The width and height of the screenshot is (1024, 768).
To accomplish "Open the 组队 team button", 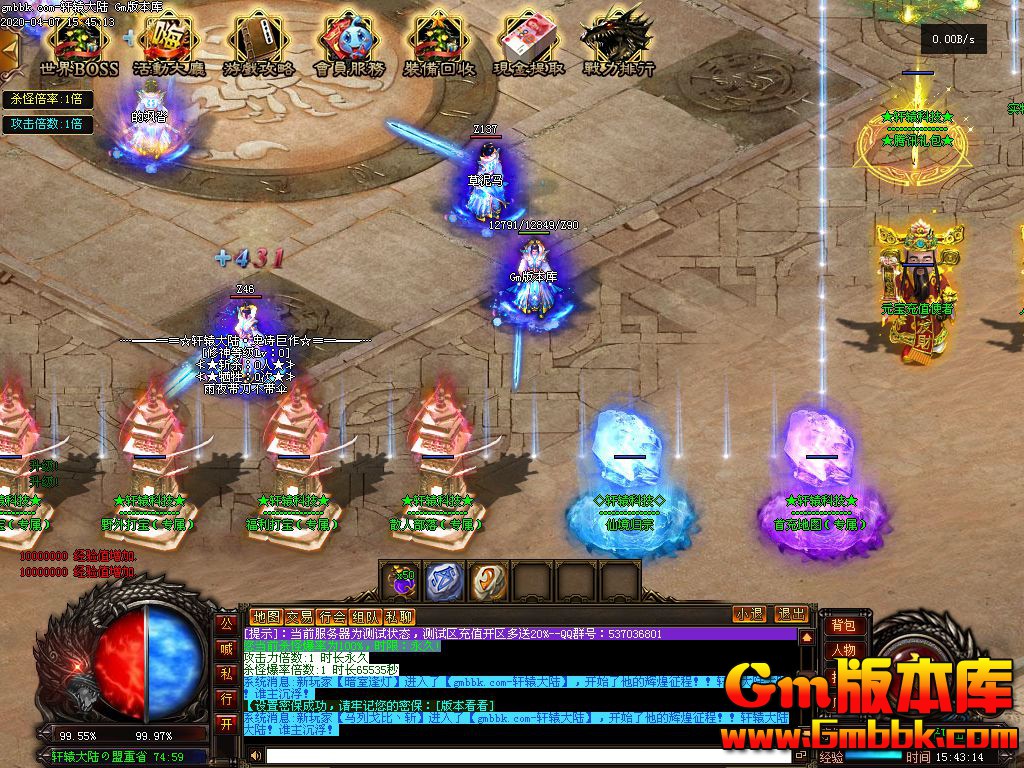I will pyautogui.click(x=366, y=616).
